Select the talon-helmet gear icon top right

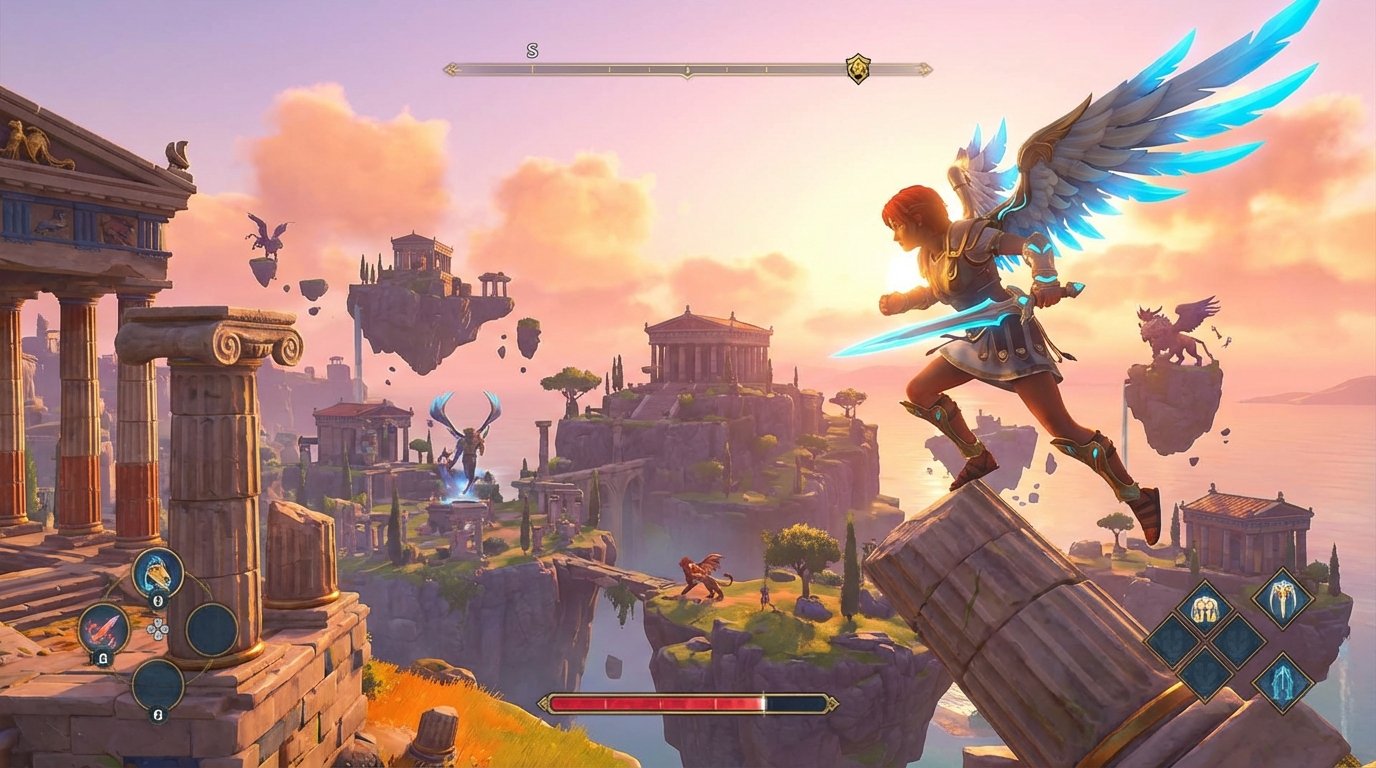(1282, 599)
